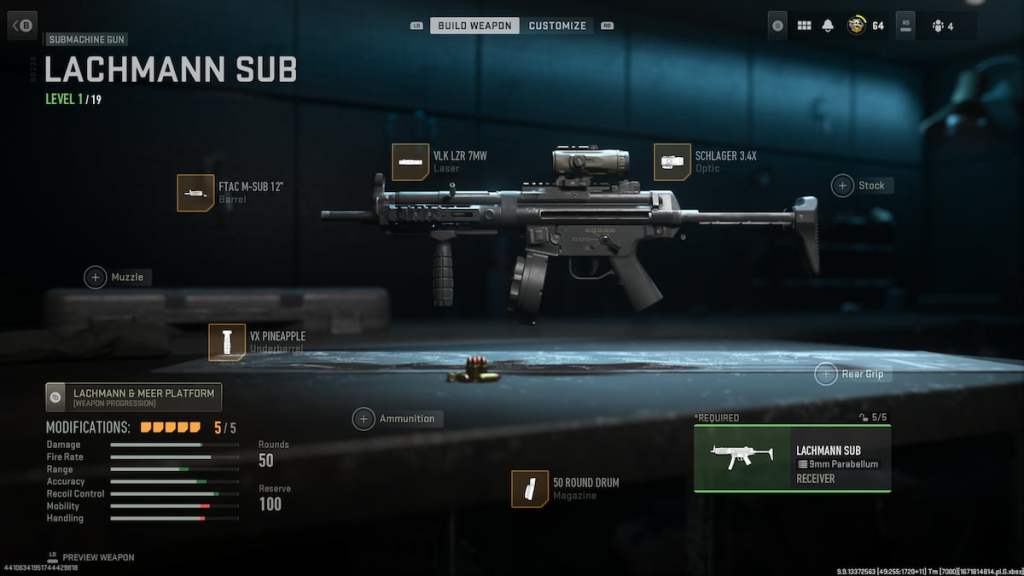Open the grid menu icon

(x=804, y=26)
